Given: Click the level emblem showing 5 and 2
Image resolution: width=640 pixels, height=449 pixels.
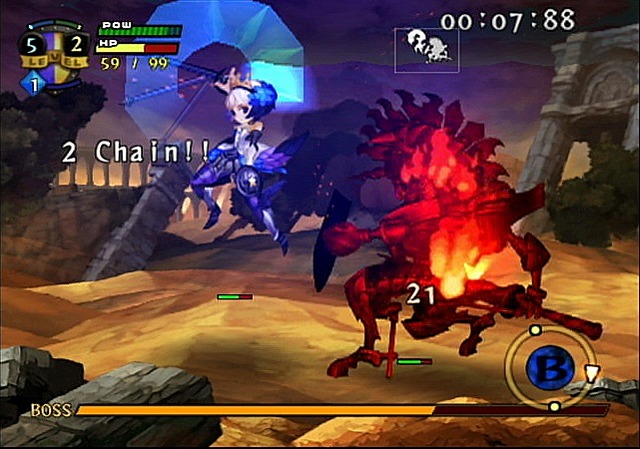Looking at the screenshot, I should coord(52,50).
